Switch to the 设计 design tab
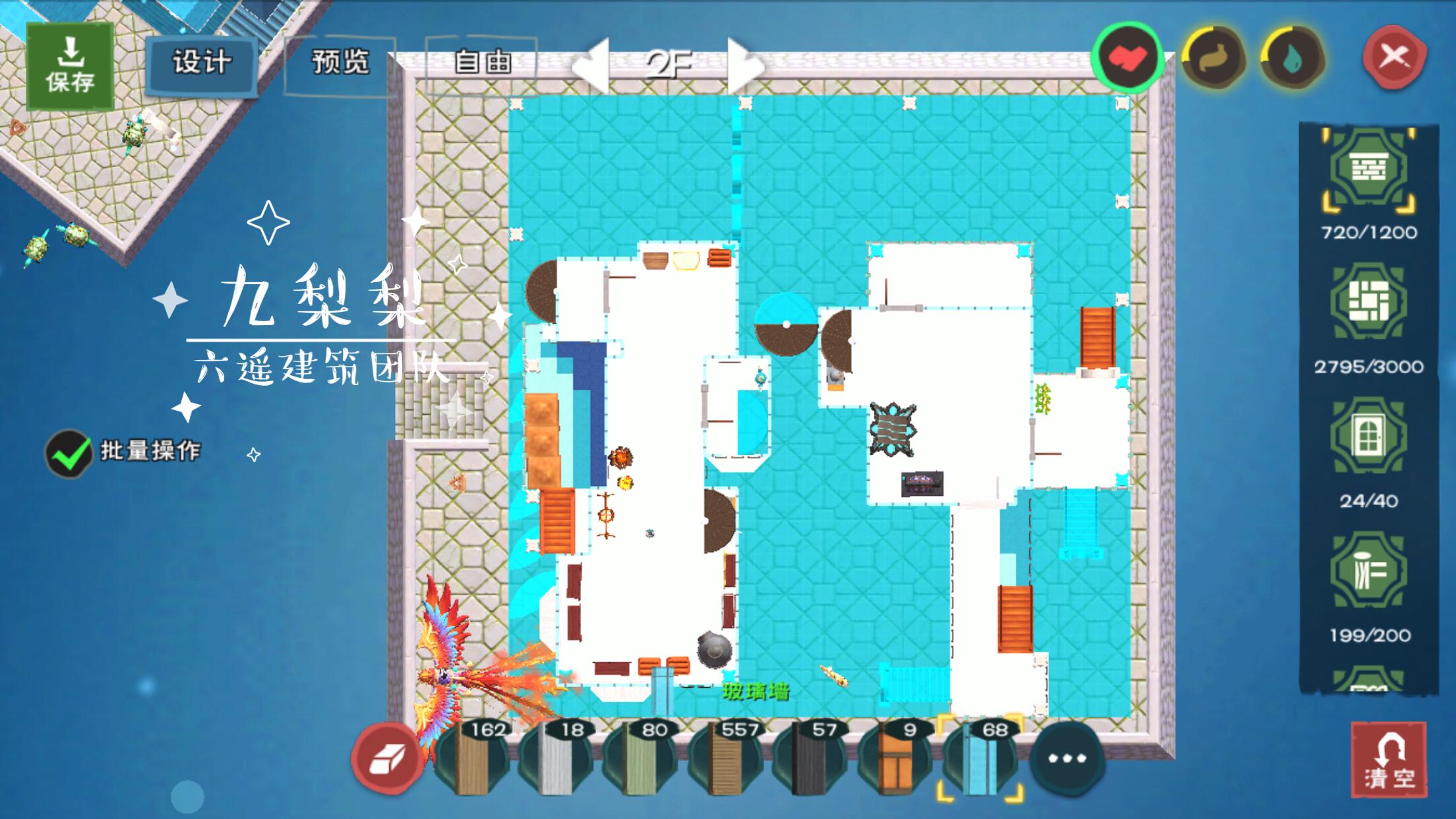1456x819 pixels. [x=202, y=63]
